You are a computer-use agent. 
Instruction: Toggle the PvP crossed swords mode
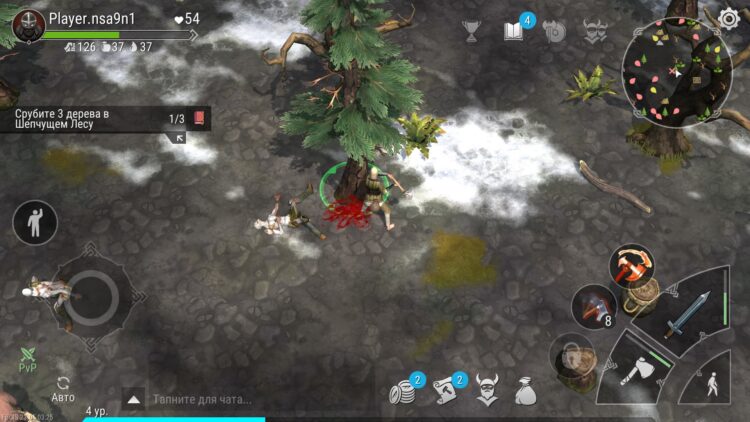(x=28, y=360)
